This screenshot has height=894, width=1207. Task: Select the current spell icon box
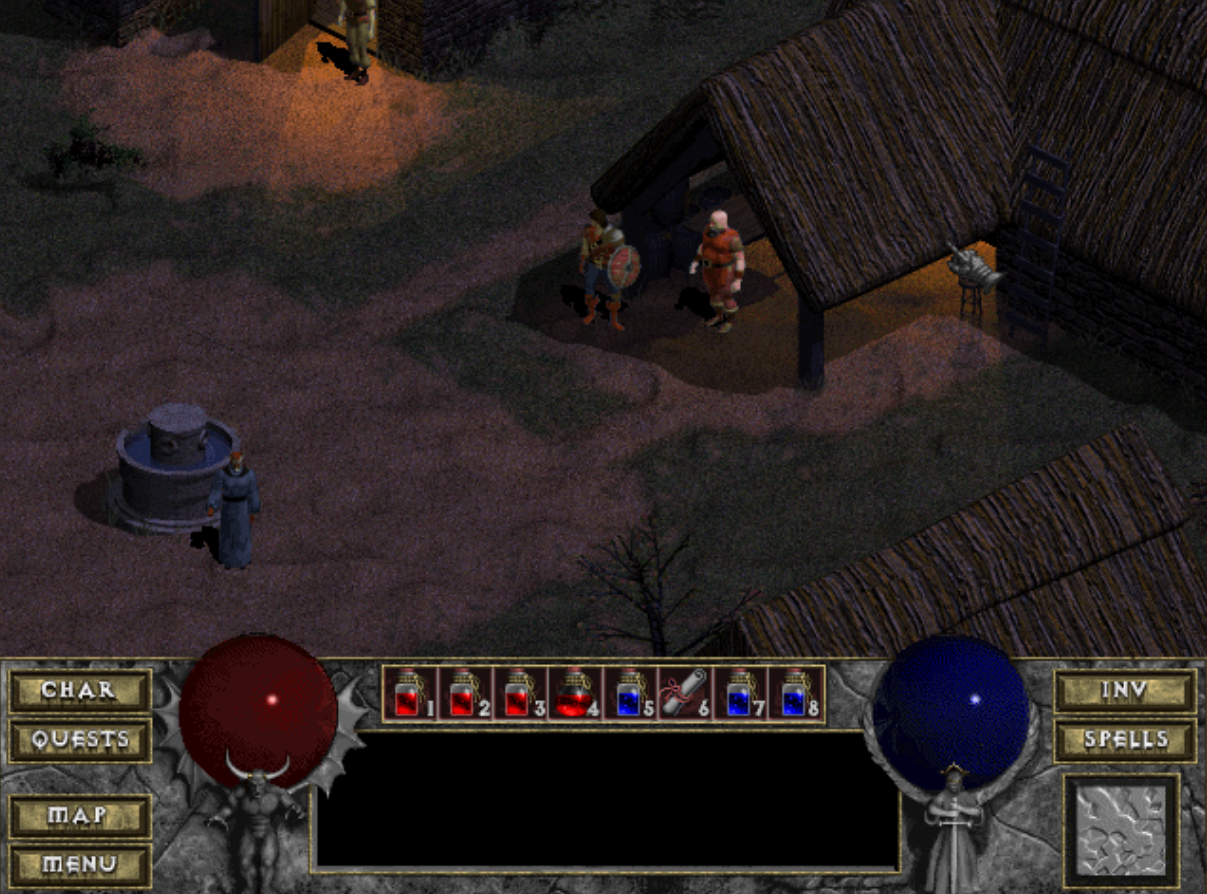pos(1121,830)
